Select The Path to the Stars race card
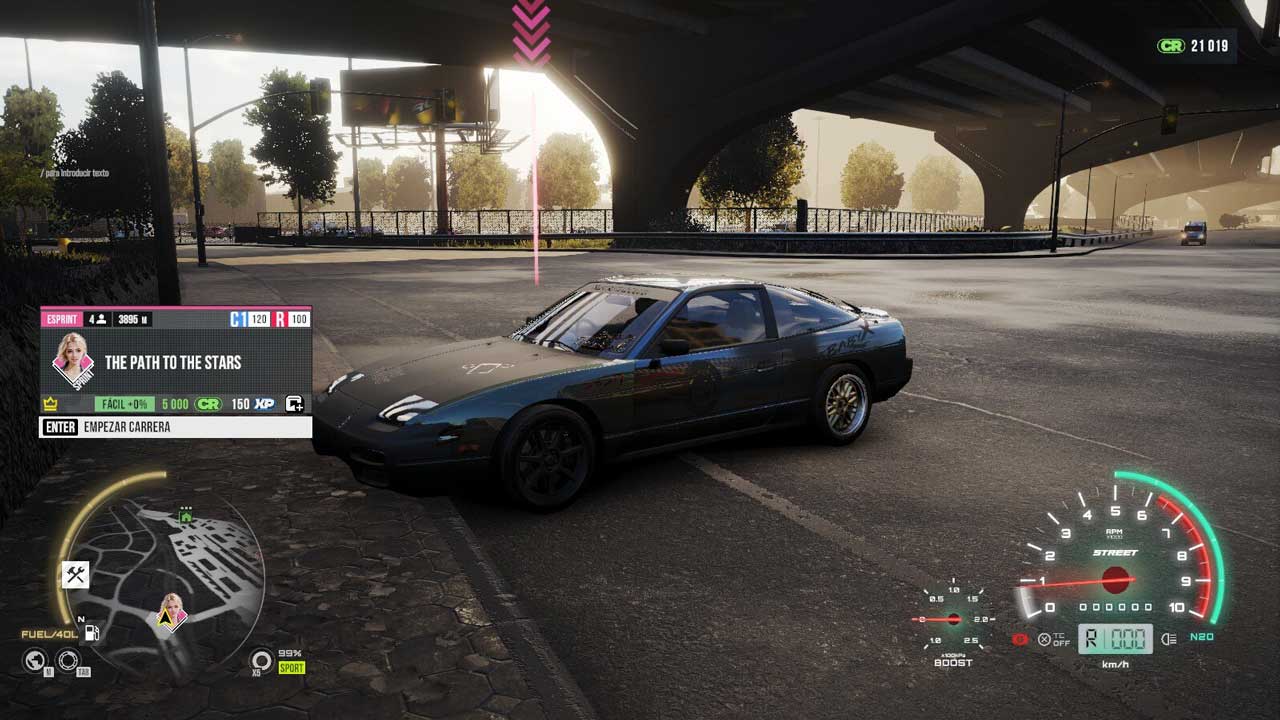Image resolution: width=1280 pixels, height=720 pixels. (x=173, y=362)
